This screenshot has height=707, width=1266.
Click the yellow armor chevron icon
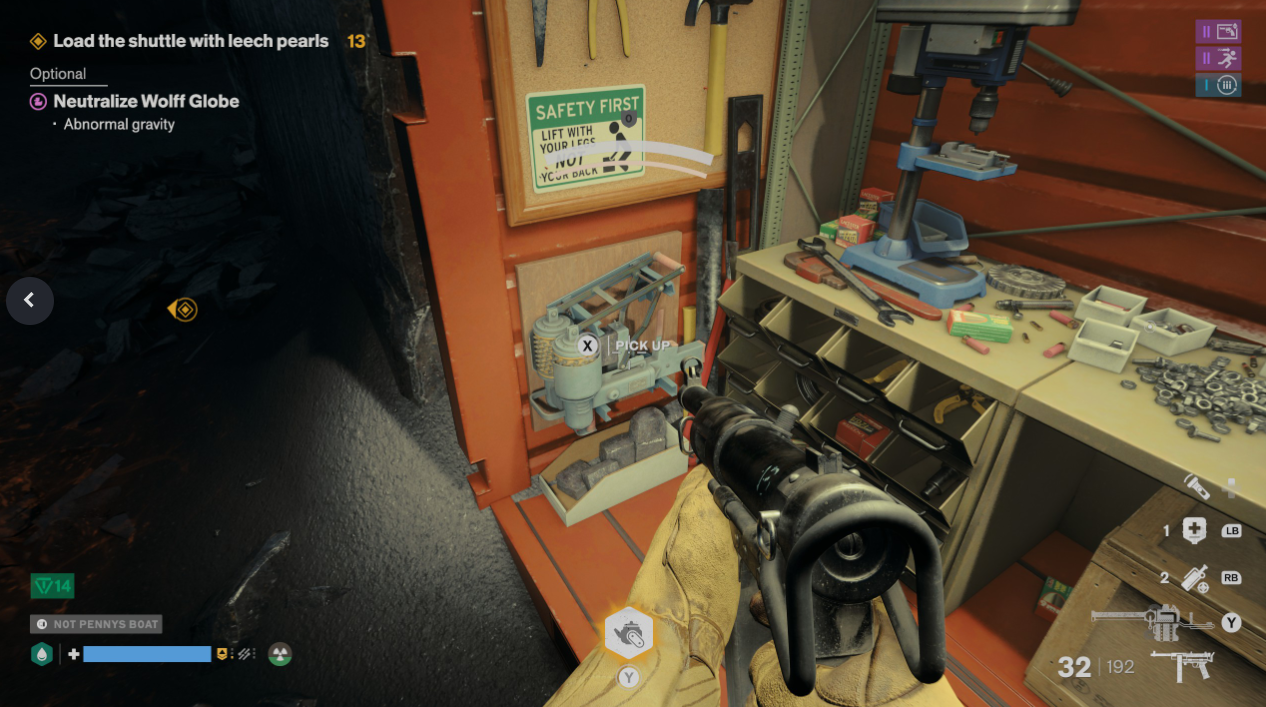221,654
